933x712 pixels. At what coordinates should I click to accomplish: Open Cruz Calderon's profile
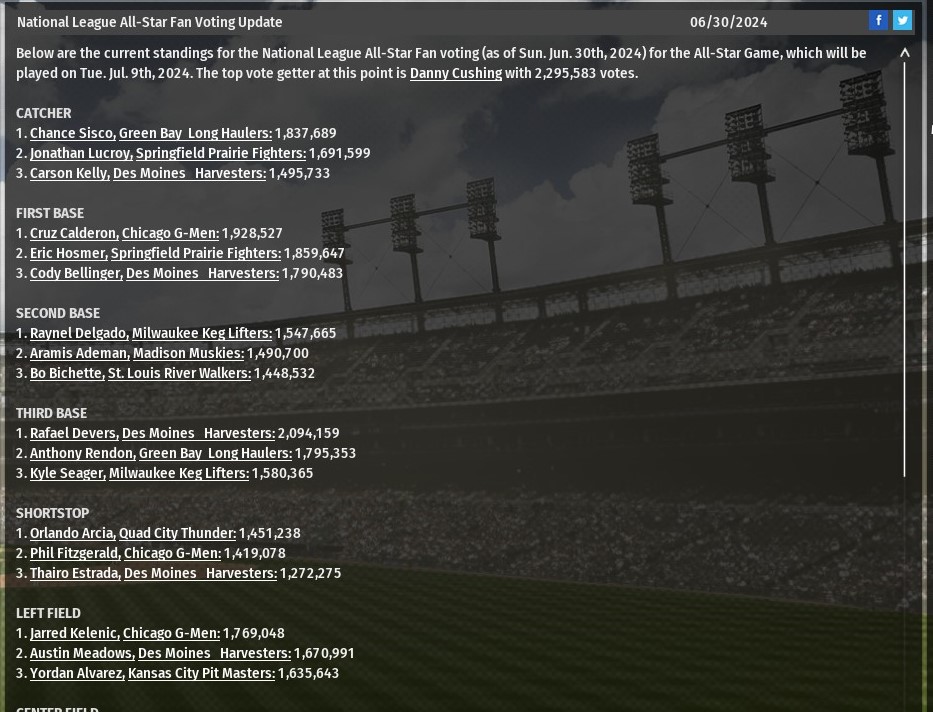[73, 233]
